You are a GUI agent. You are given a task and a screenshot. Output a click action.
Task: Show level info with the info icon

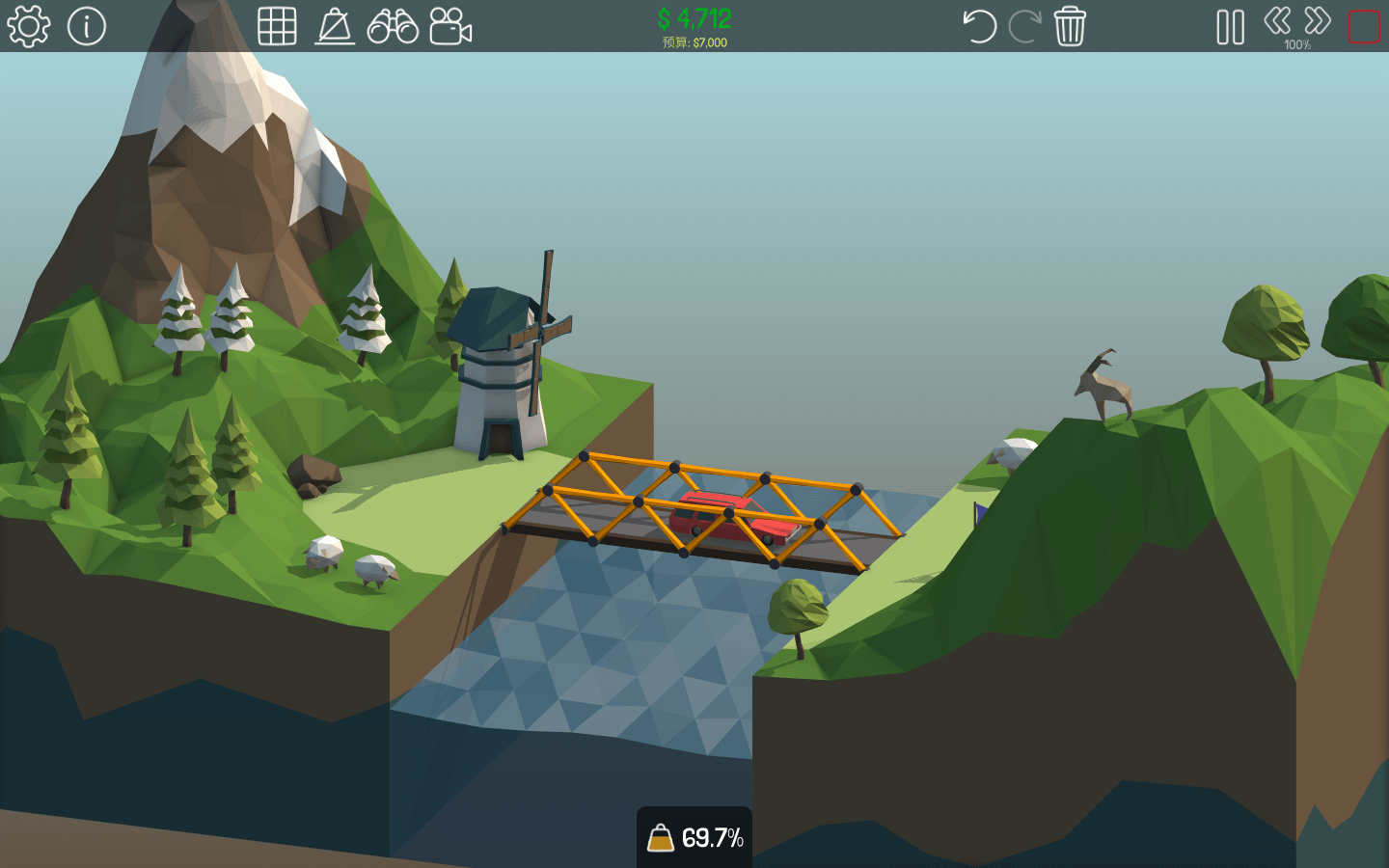(x=87, y=26)
